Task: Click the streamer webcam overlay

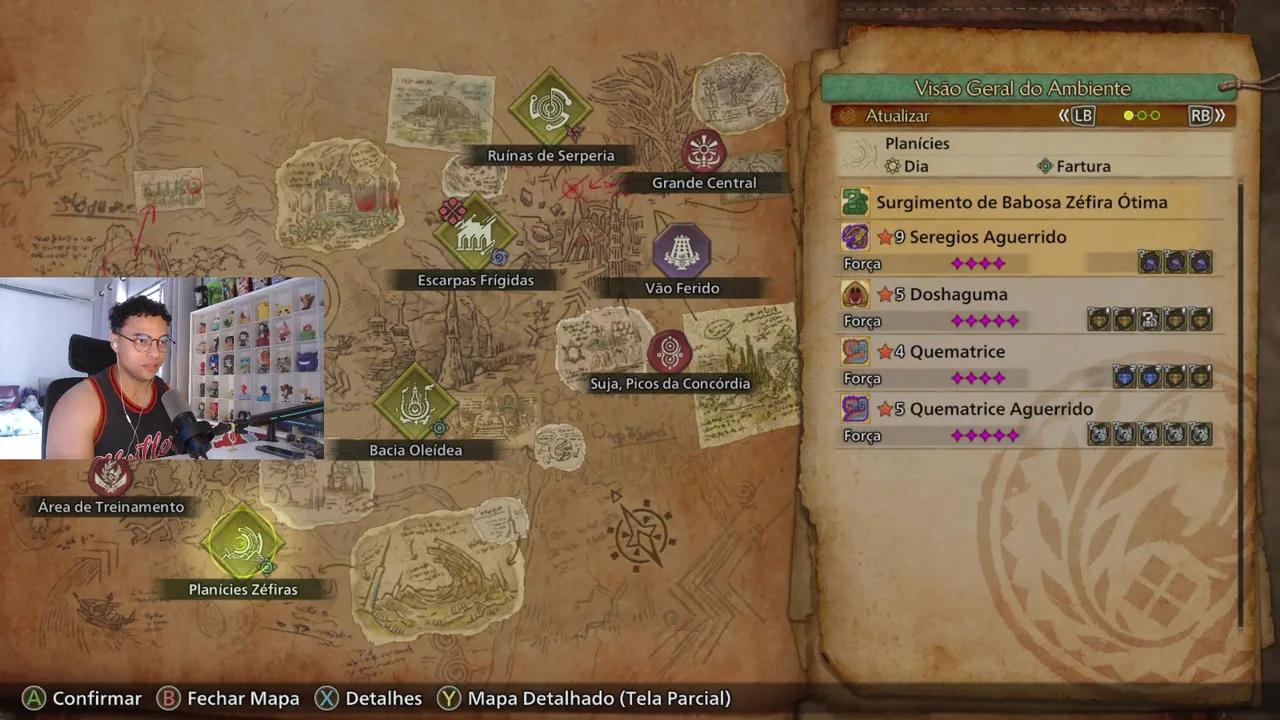Action: 162,368
